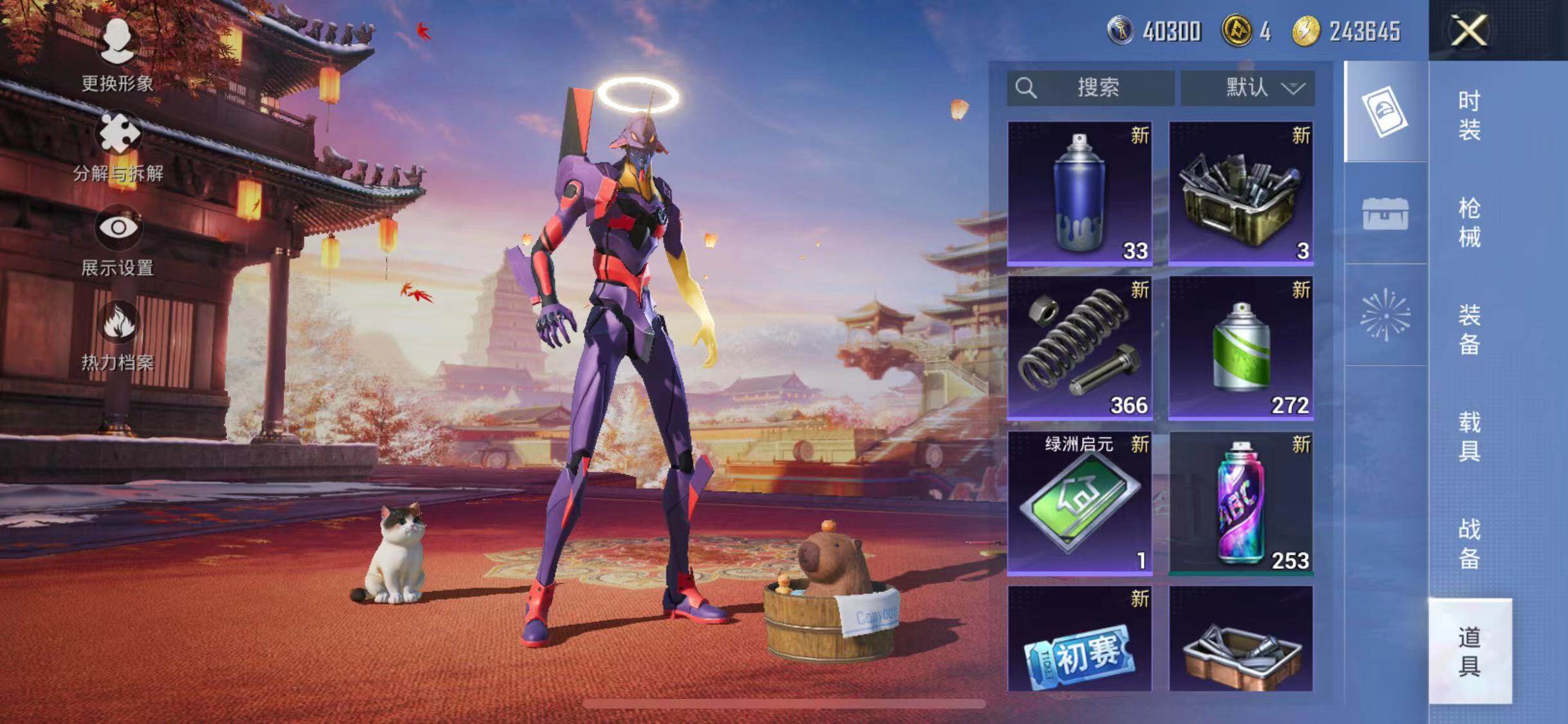Close the inventory with the X button
This screenshot has width=1568, height=724.
click(1469, 30)
